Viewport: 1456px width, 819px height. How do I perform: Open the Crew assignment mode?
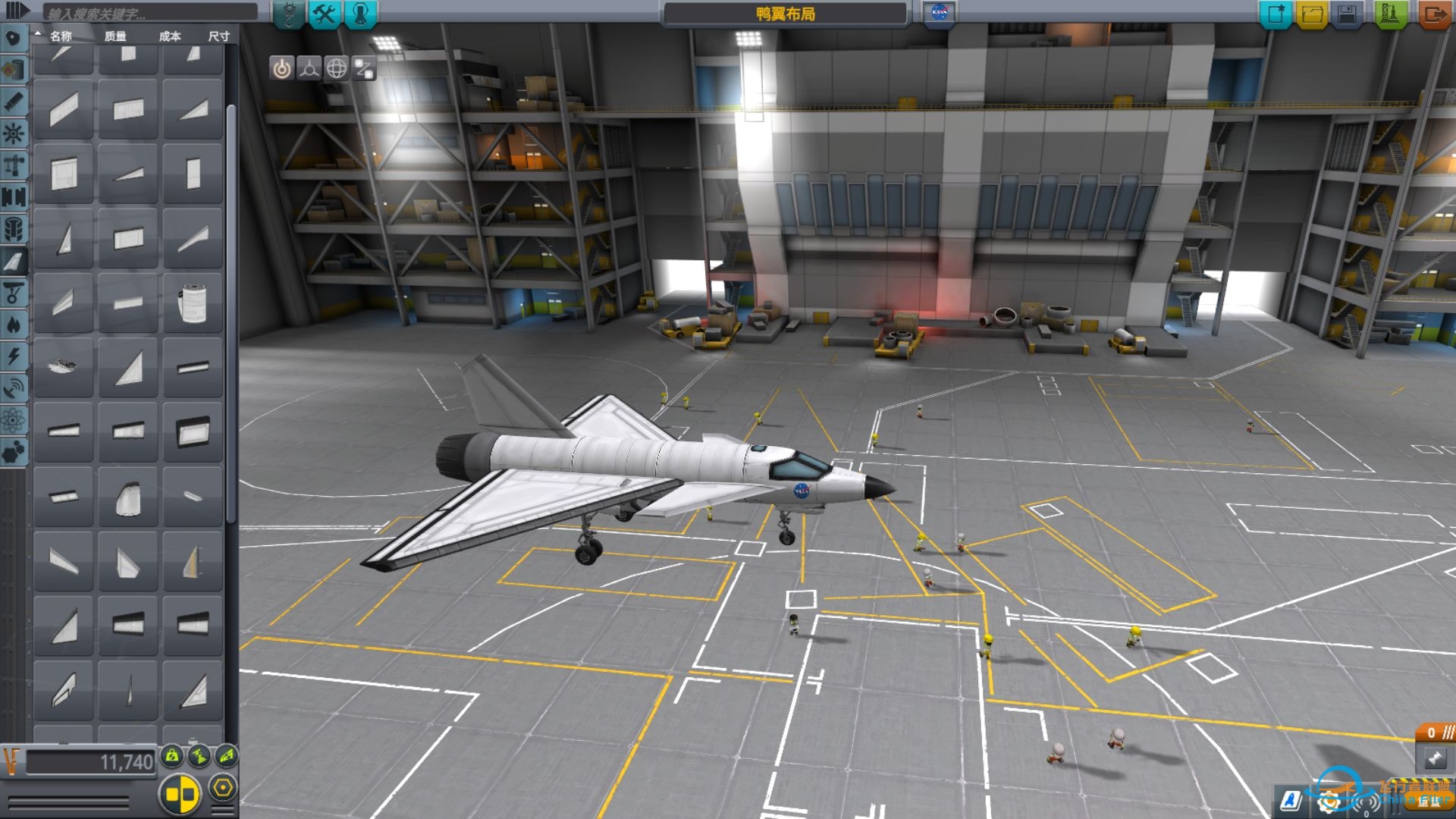click(361, 14)
